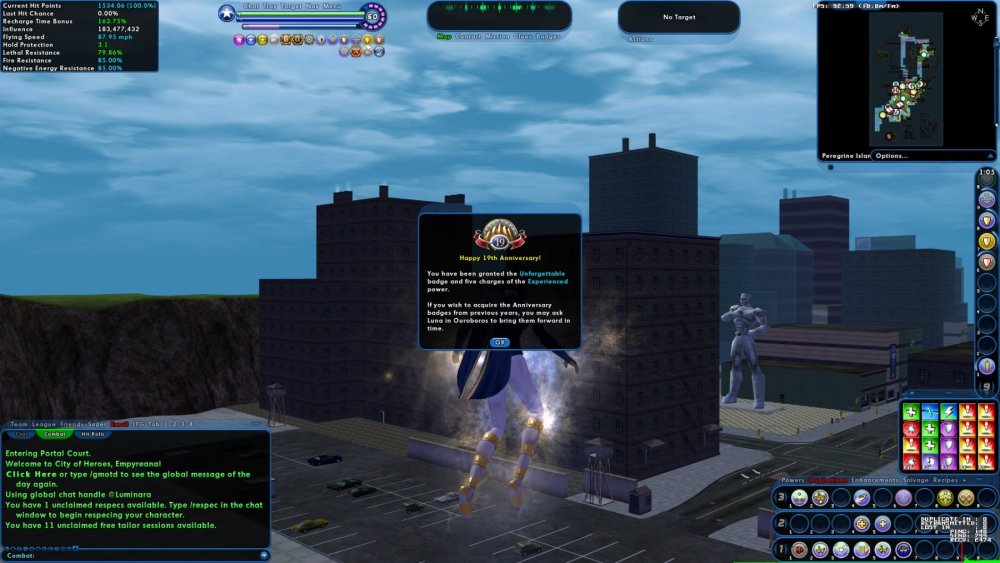The width and height of the screenshot is (1000, 563).
Task: Open the minimap Options menu
Action: pos(891,156)
